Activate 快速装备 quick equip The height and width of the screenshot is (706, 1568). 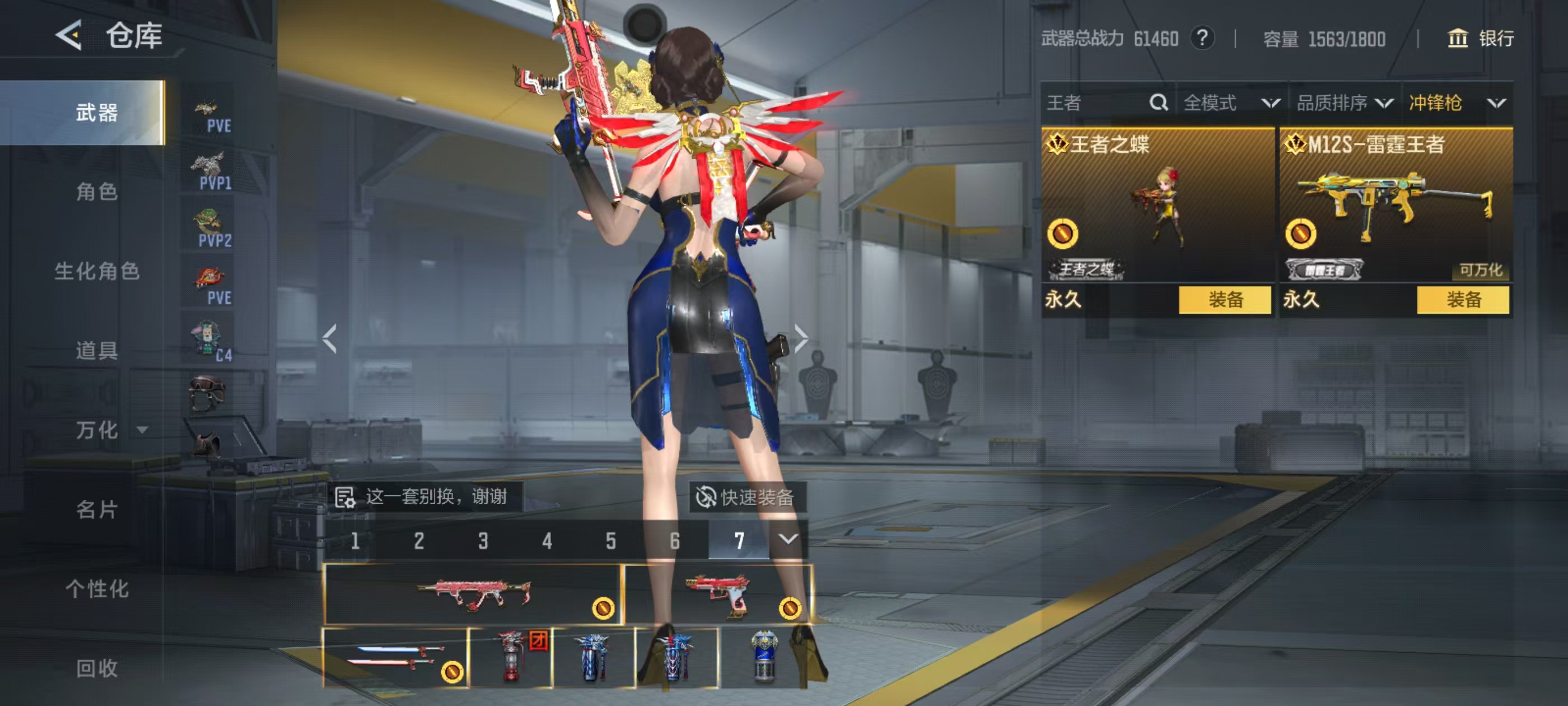coord(747,497)
